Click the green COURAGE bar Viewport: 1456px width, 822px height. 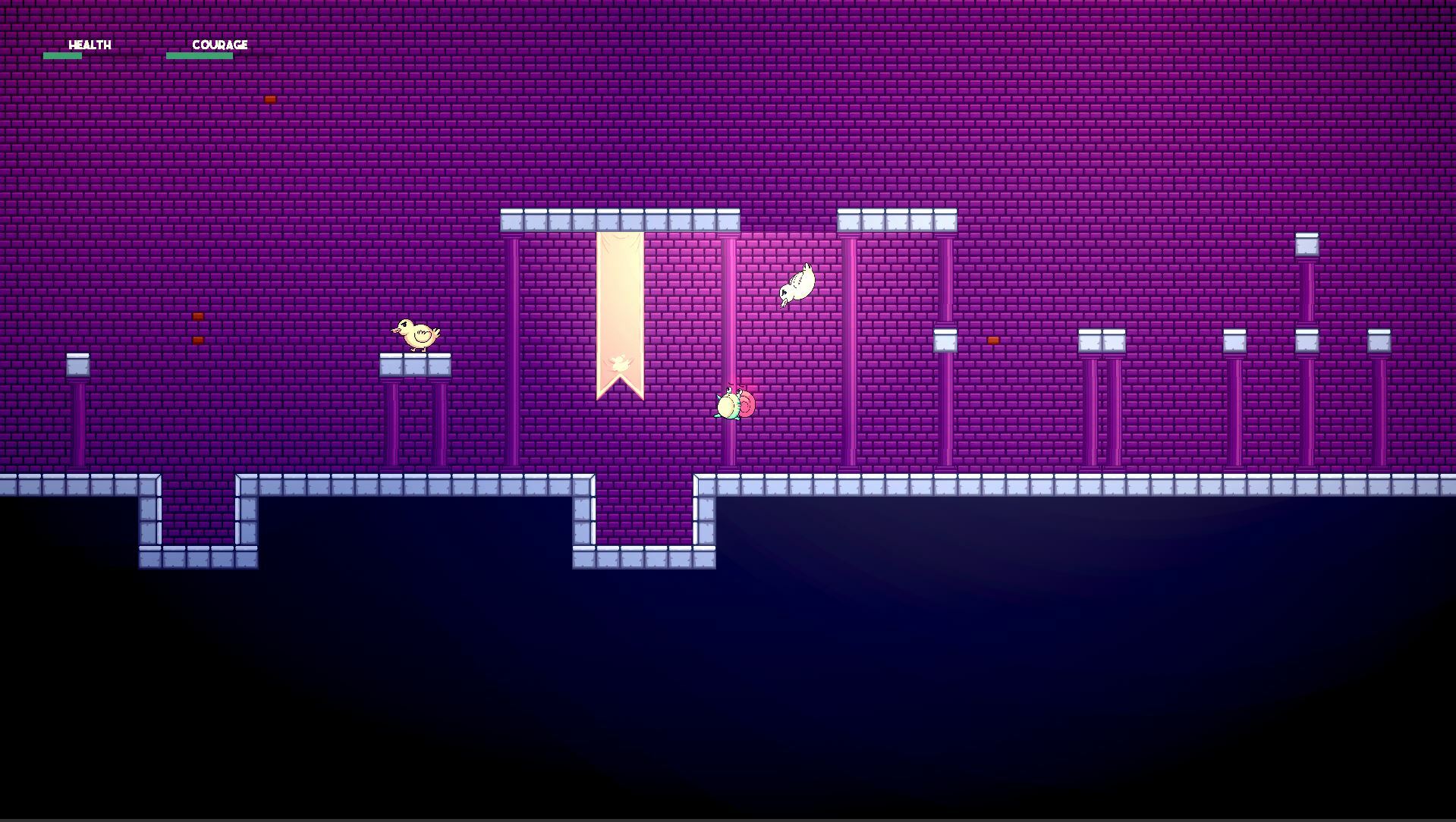tap(199, 55)
